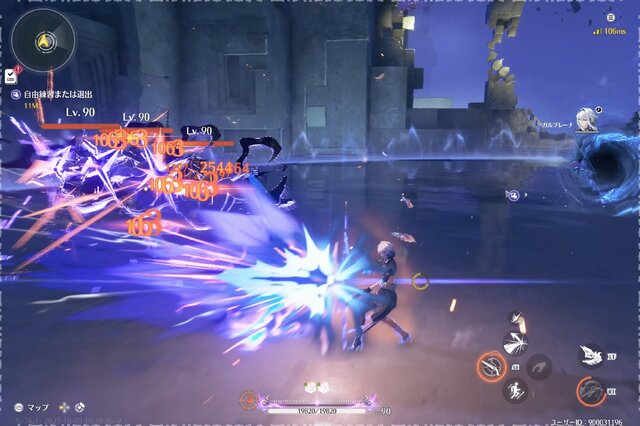Image resolution: width=640 pixels, height=426 pixels.
Task: Activate the dragon head echo skill
Action: (x=590, y=354)
